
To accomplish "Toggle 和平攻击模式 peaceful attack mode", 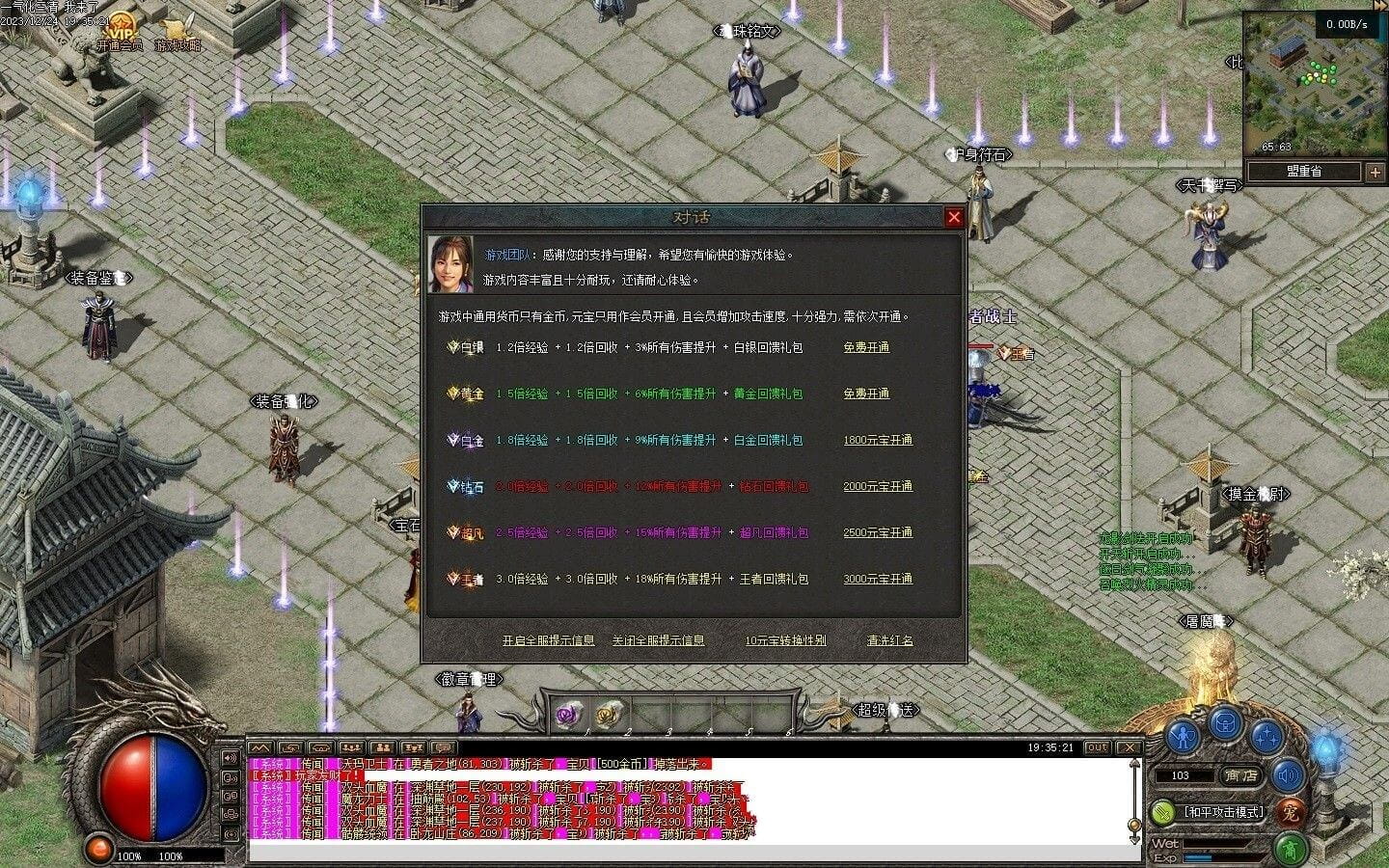I will (x=1223, y=811).
